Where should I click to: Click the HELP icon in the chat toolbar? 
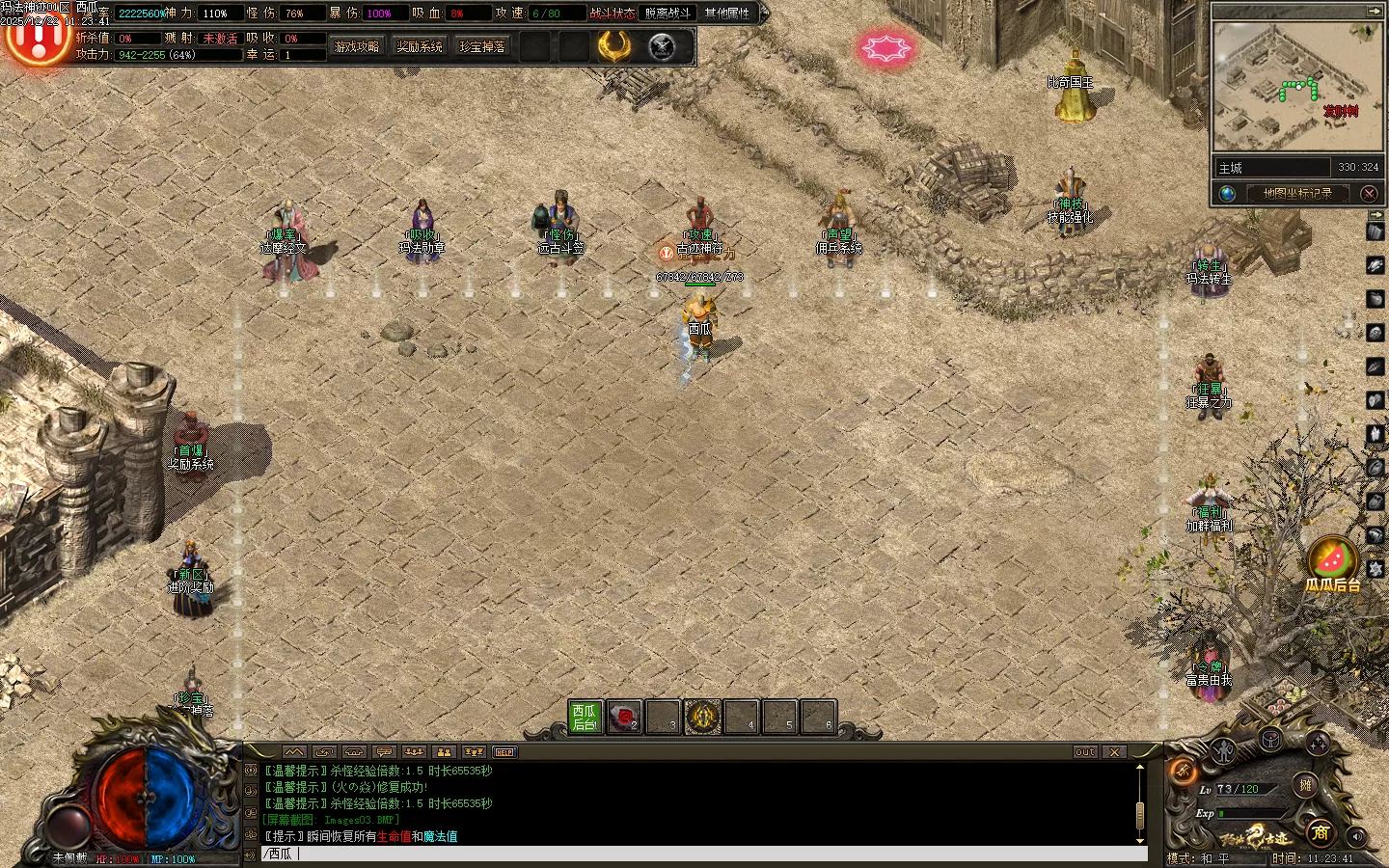504,751
